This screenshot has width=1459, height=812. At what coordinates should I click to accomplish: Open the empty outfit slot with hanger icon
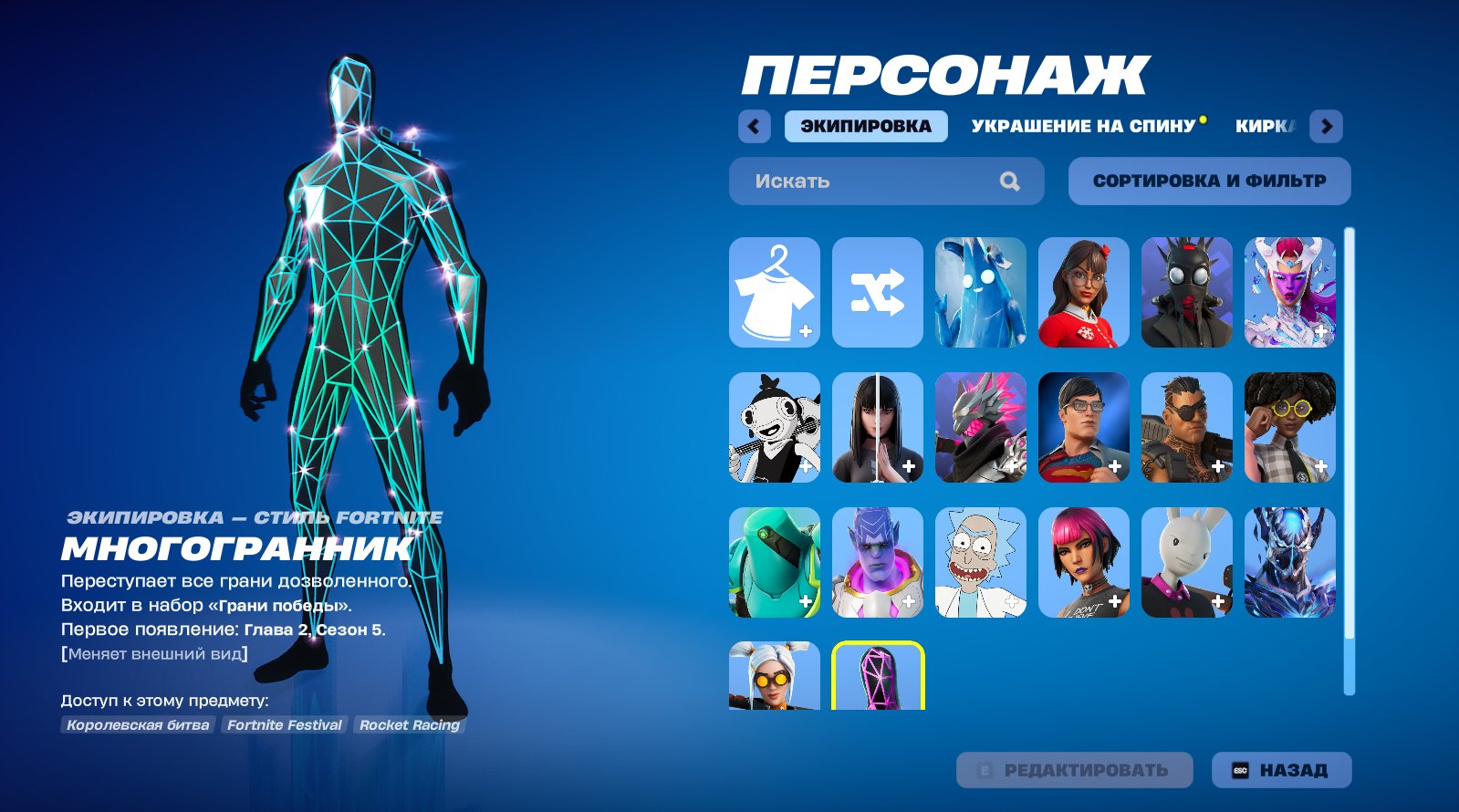[x=773, y=293]
